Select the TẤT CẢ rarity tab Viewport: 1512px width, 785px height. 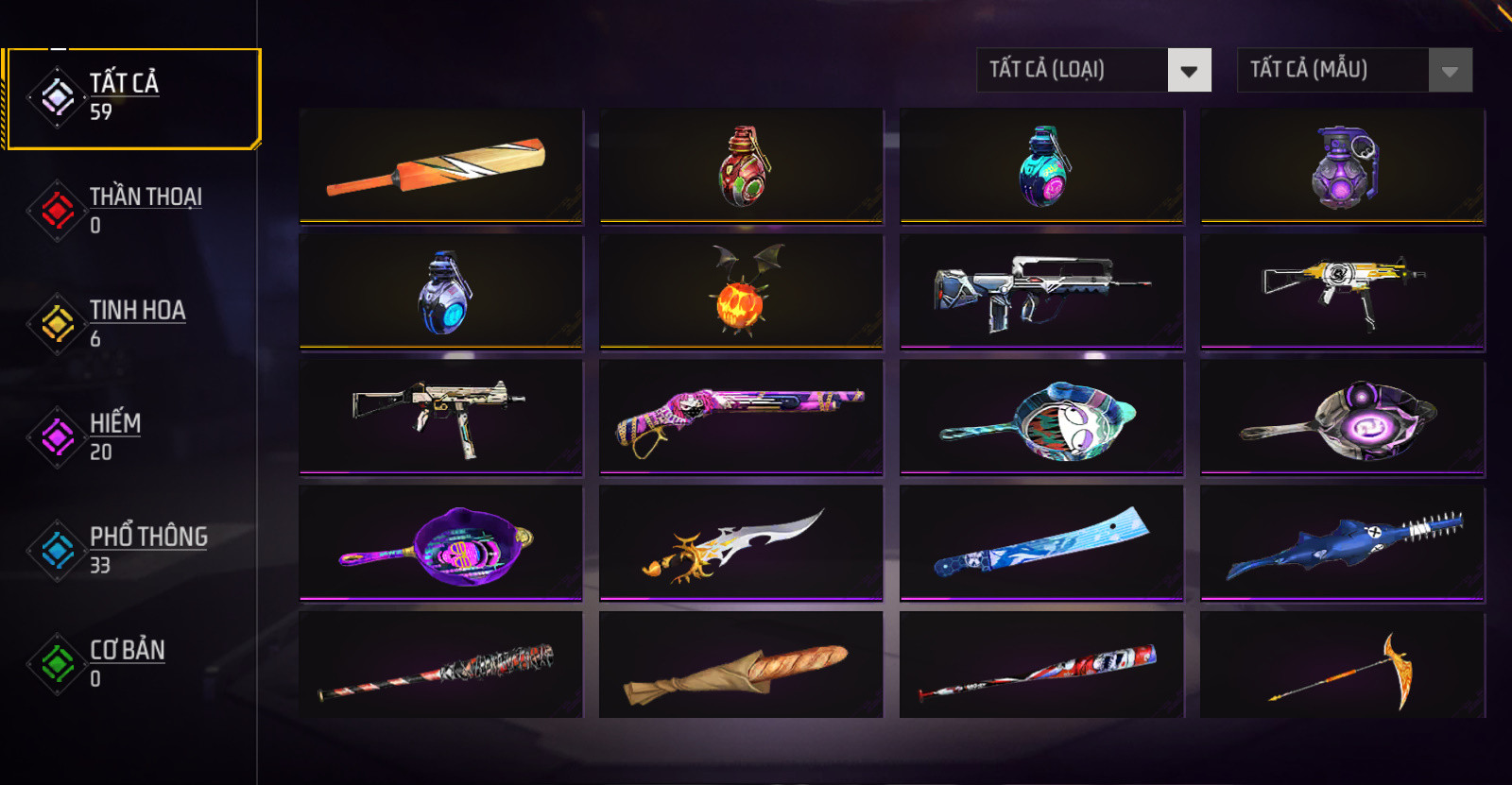pyautogui.click(x=123, y=97)
